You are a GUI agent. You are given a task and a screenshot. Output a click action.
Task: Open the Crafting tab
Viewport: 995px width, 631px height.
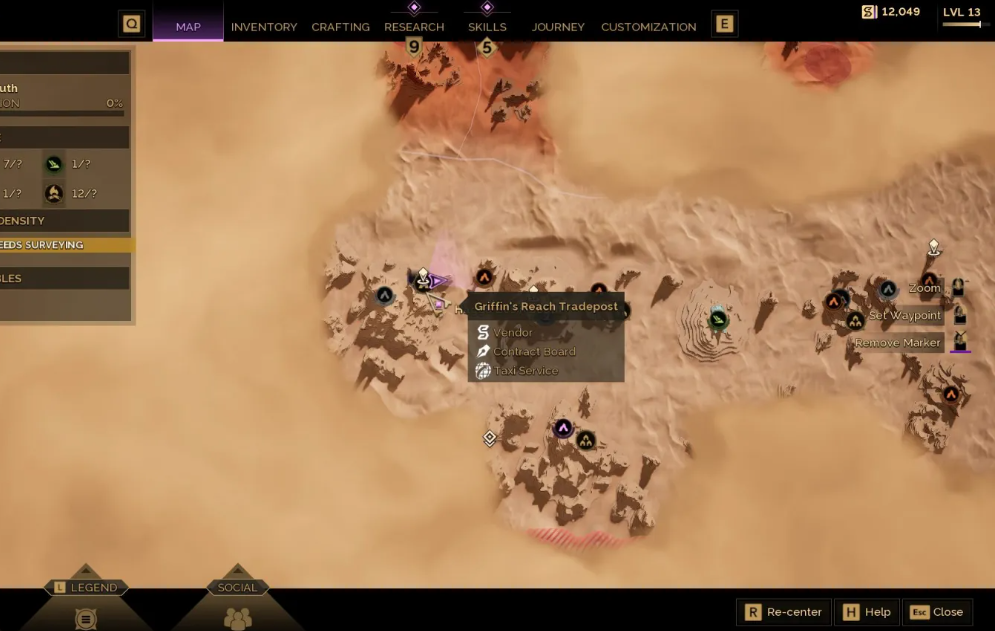point(340,27)
